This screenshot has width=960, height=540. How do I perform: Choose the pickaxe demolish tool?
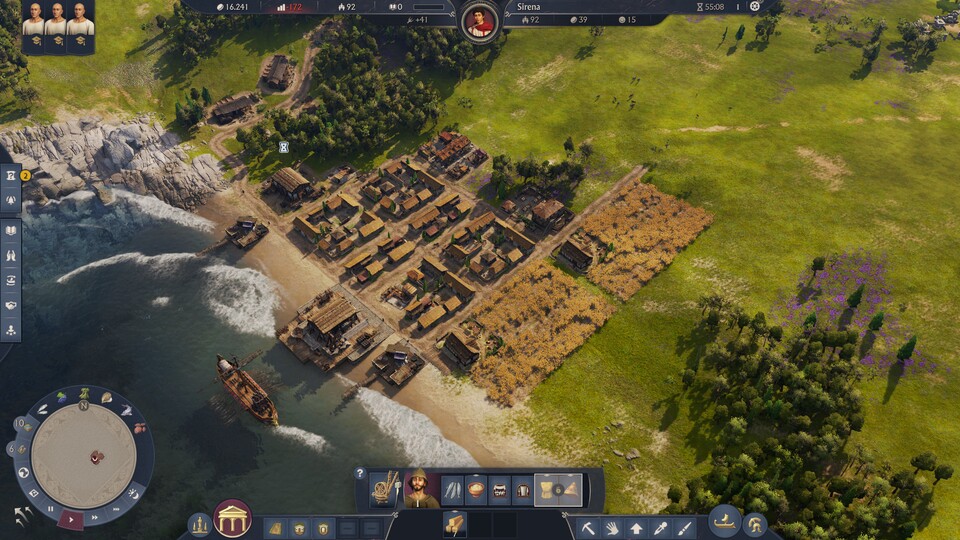(x=589, y=527)
